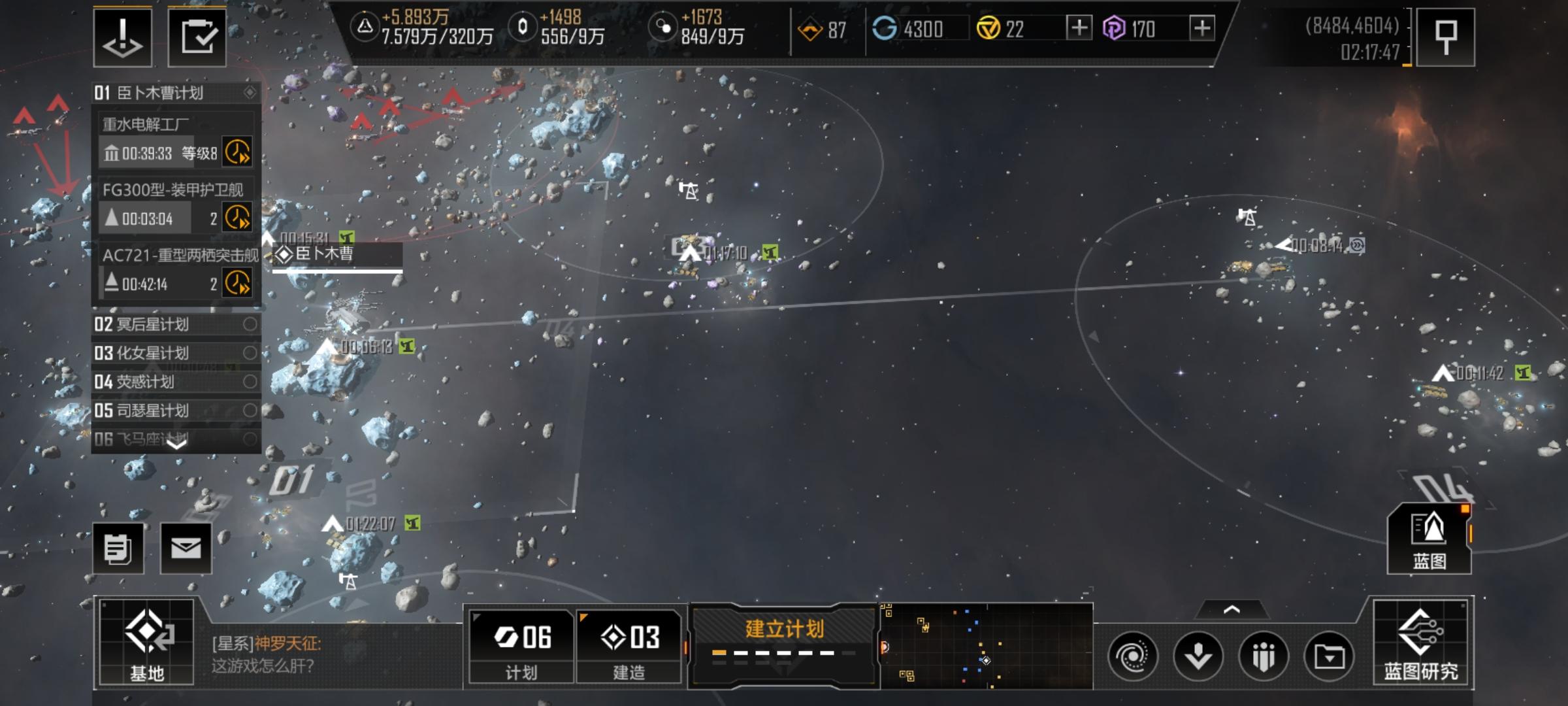Open the galaxy spiral icon

pyautogui.click(x=1133, y=656)
